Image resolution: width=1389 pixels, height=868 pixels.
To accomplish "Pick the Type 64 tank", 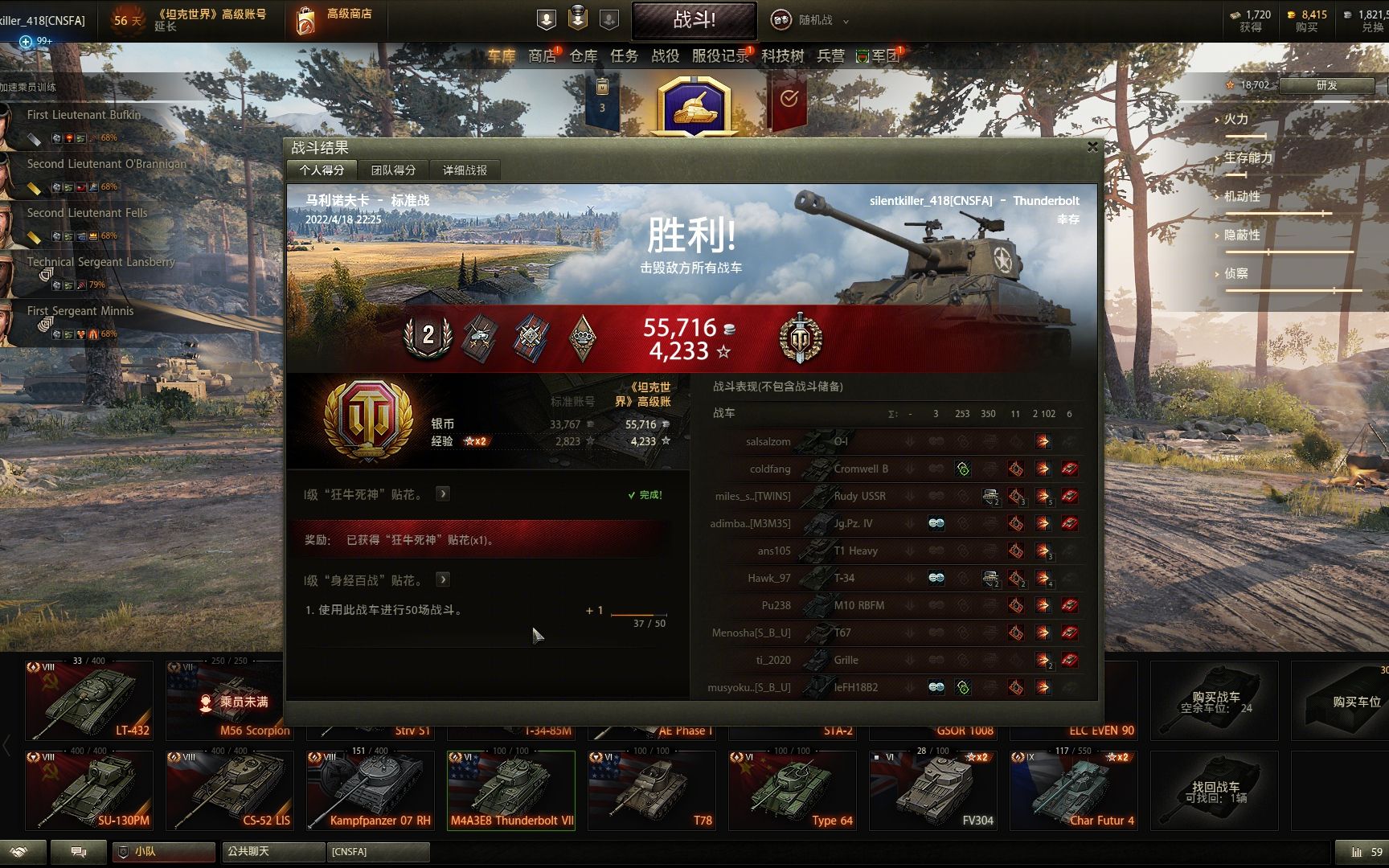I will tap(792, 789).
